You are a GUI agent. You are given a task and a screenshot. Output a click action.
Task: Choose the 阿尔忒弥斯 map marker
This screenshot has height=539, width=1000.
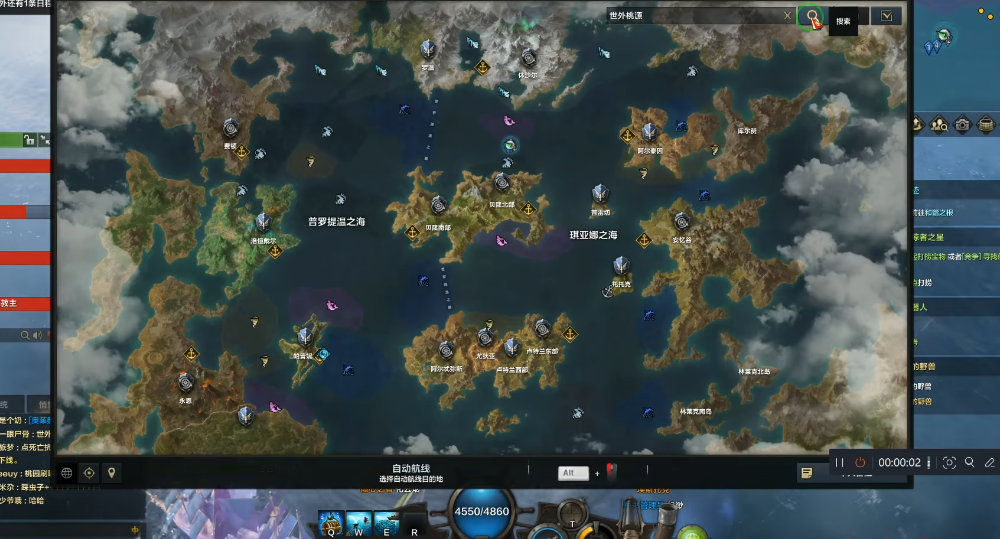pos(446,350)
